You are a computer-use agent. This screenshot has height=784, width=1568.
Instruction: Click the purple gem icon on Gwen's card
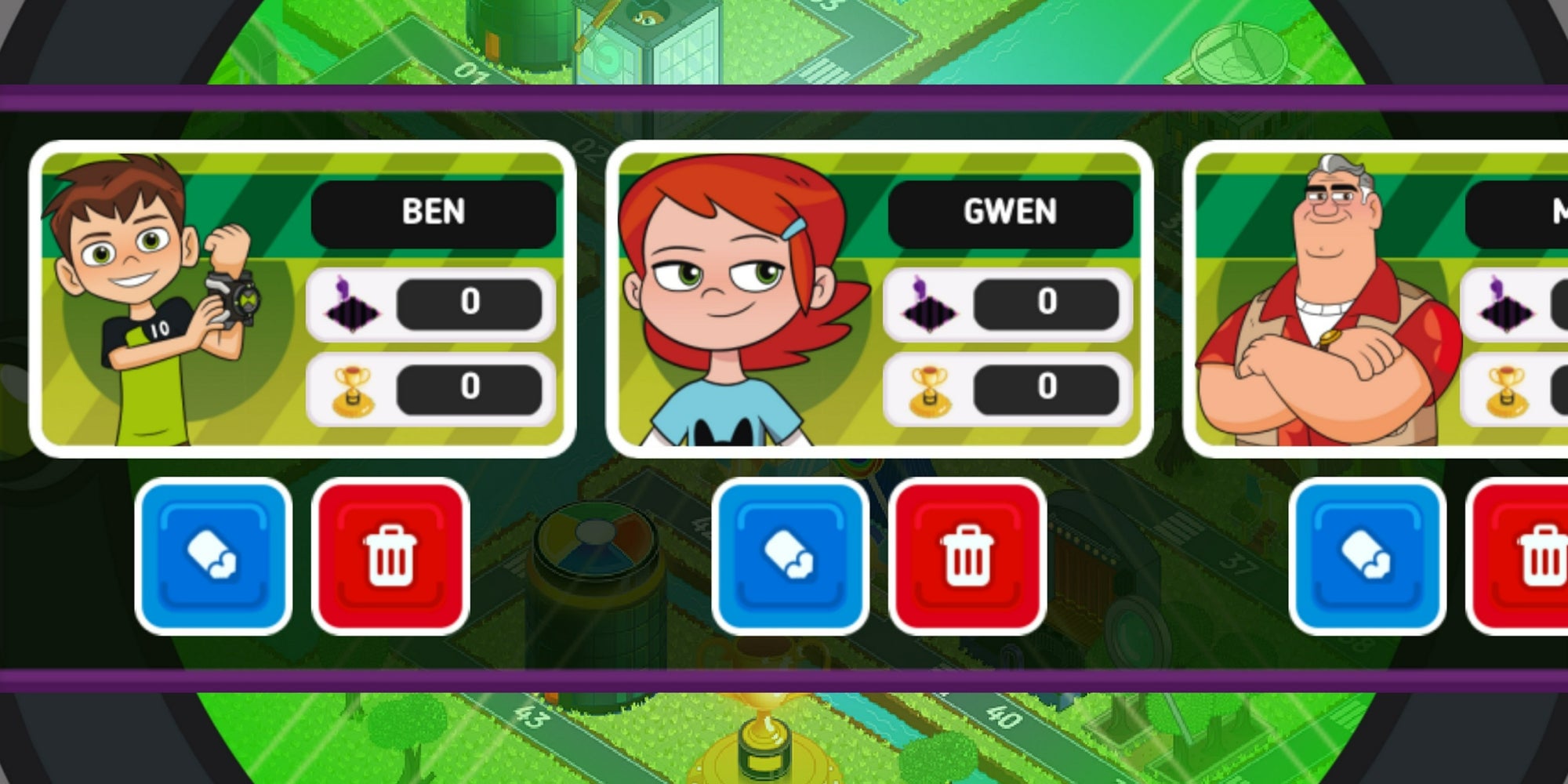click(x=929, y=306)
